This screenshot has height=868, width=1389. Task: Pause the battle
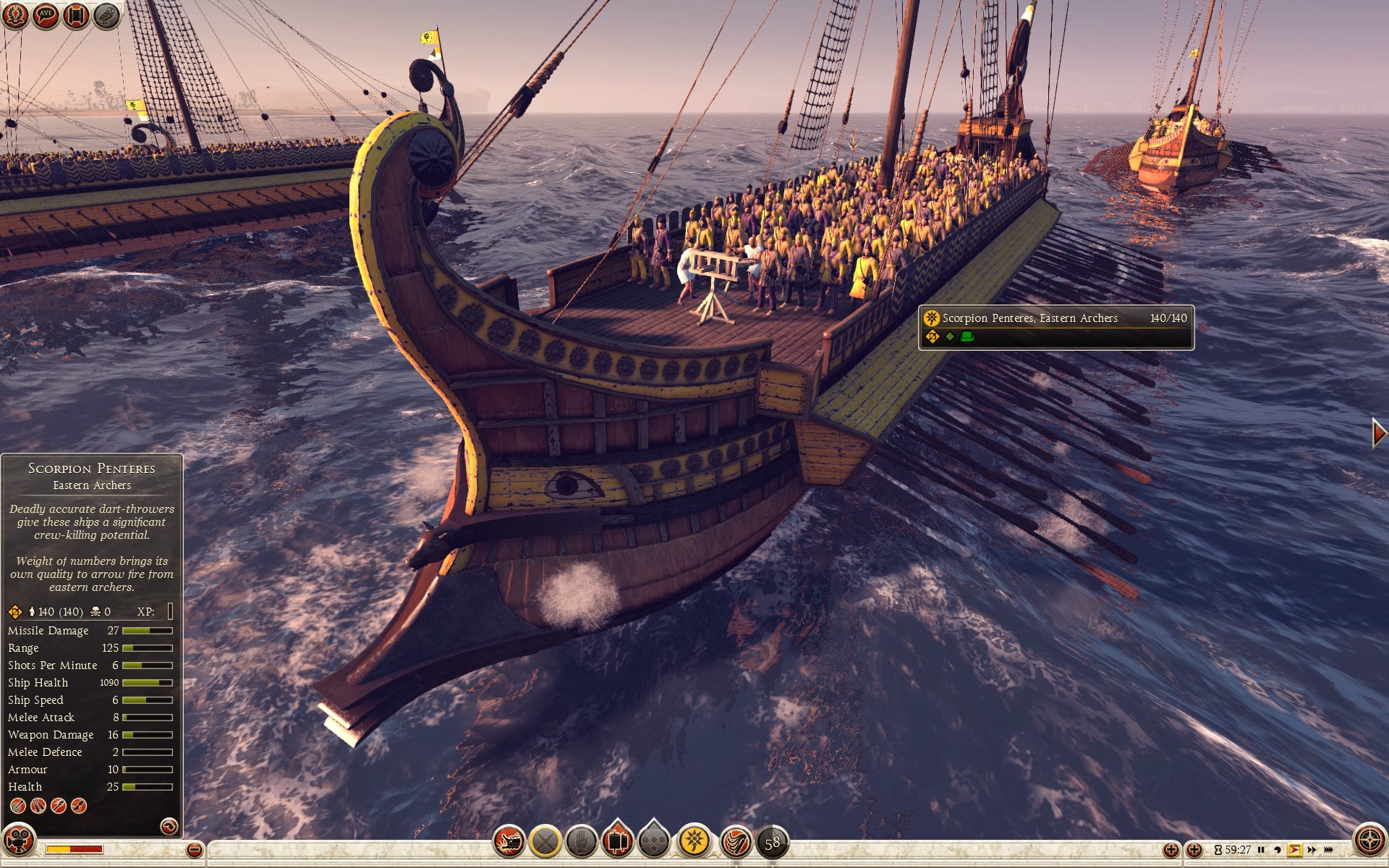(x=1261, y=850)
